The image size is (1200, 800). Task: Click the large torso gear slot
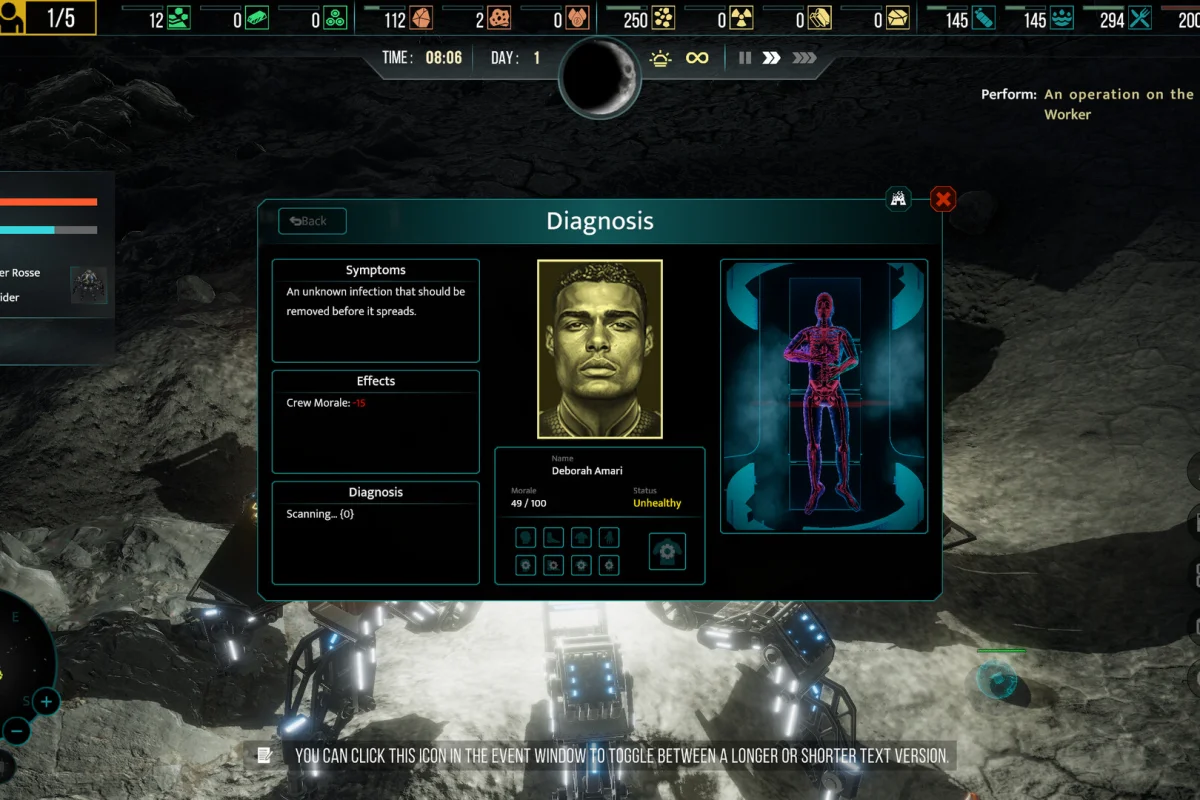coord(667,551)
